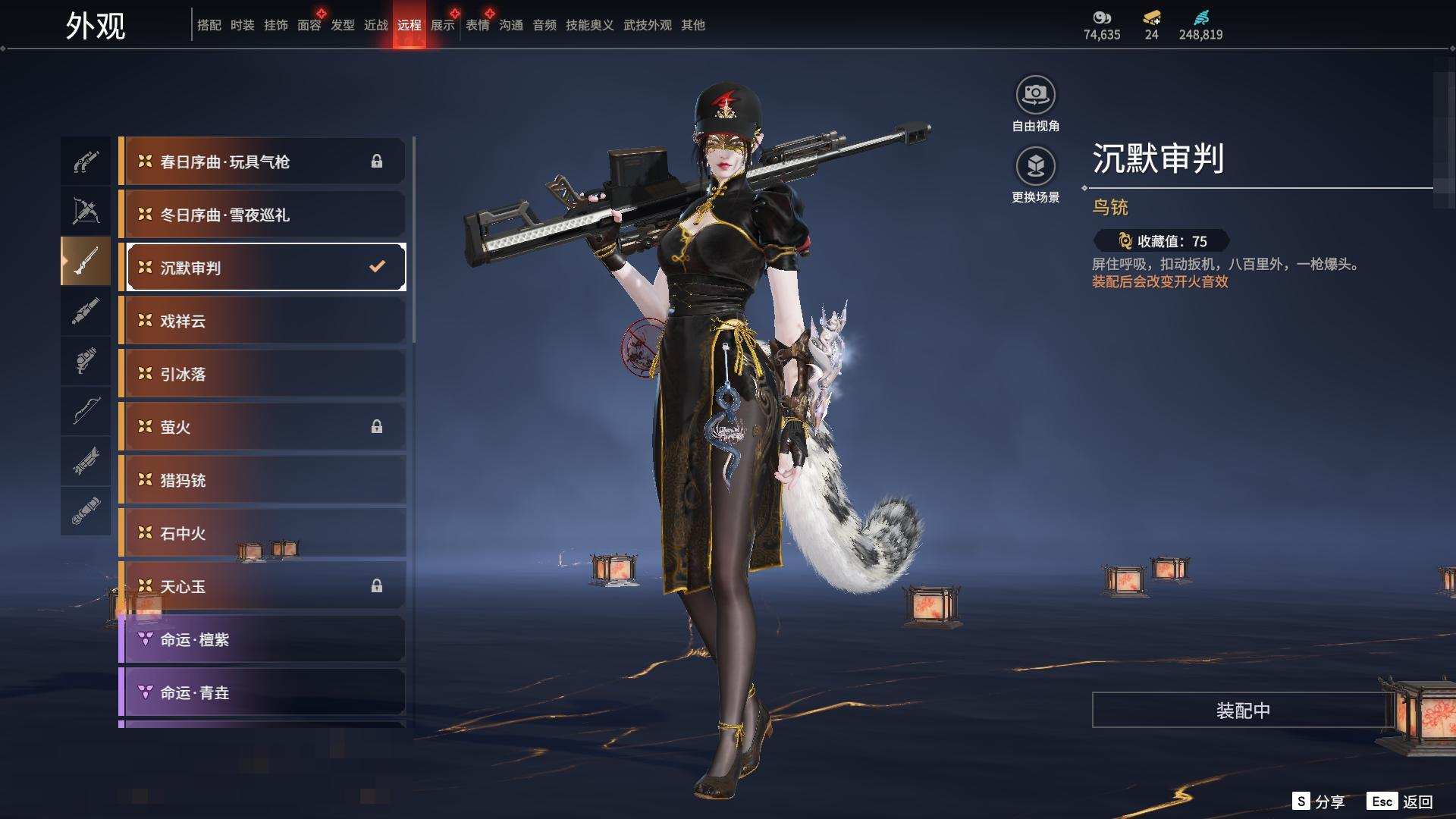Choose the 引冰落 skin entry
Image resolution: width=1456 pixels, height=819 pixels.
pos(262,374)
